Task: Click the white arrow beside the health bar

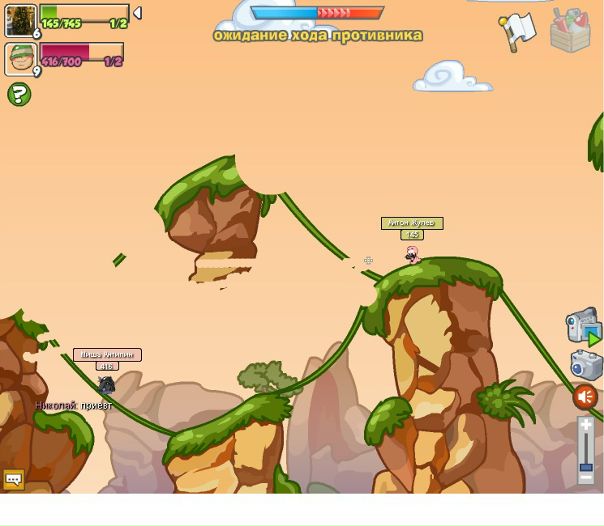Action: click(137, 13)
